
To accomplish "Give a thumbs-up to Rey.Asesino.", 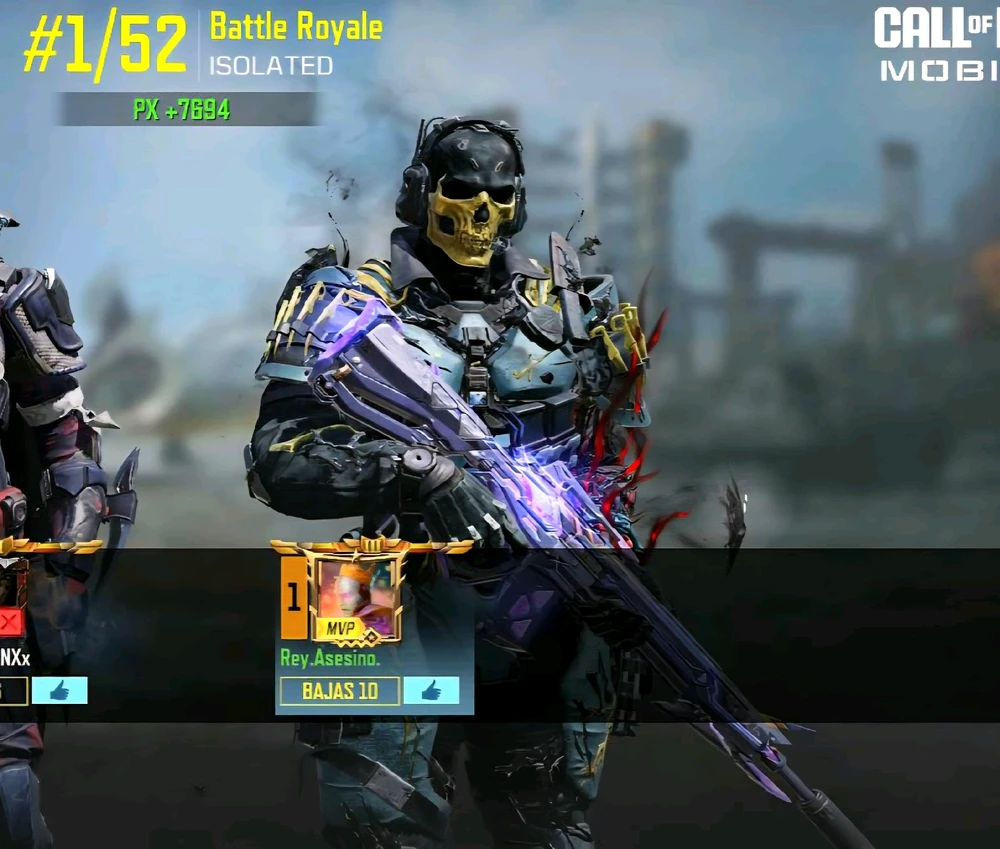I will [x=431, y=691].
